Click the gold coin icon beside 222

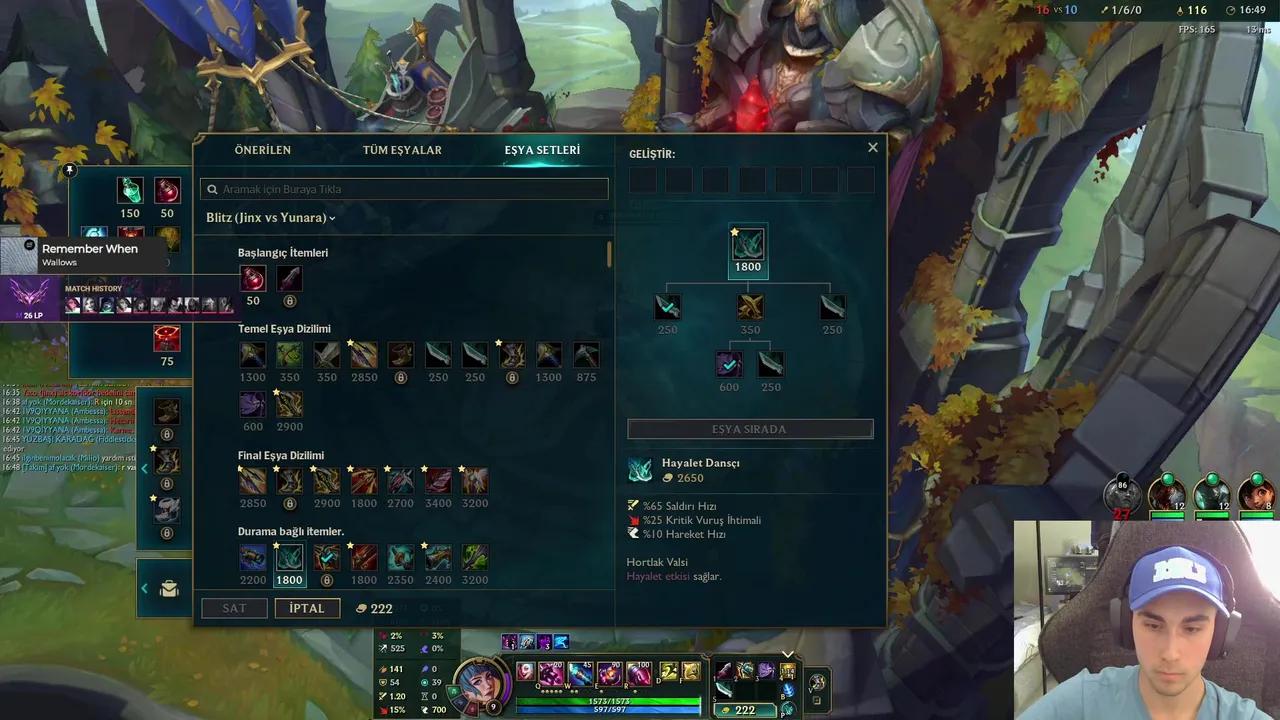coord(361,608)
